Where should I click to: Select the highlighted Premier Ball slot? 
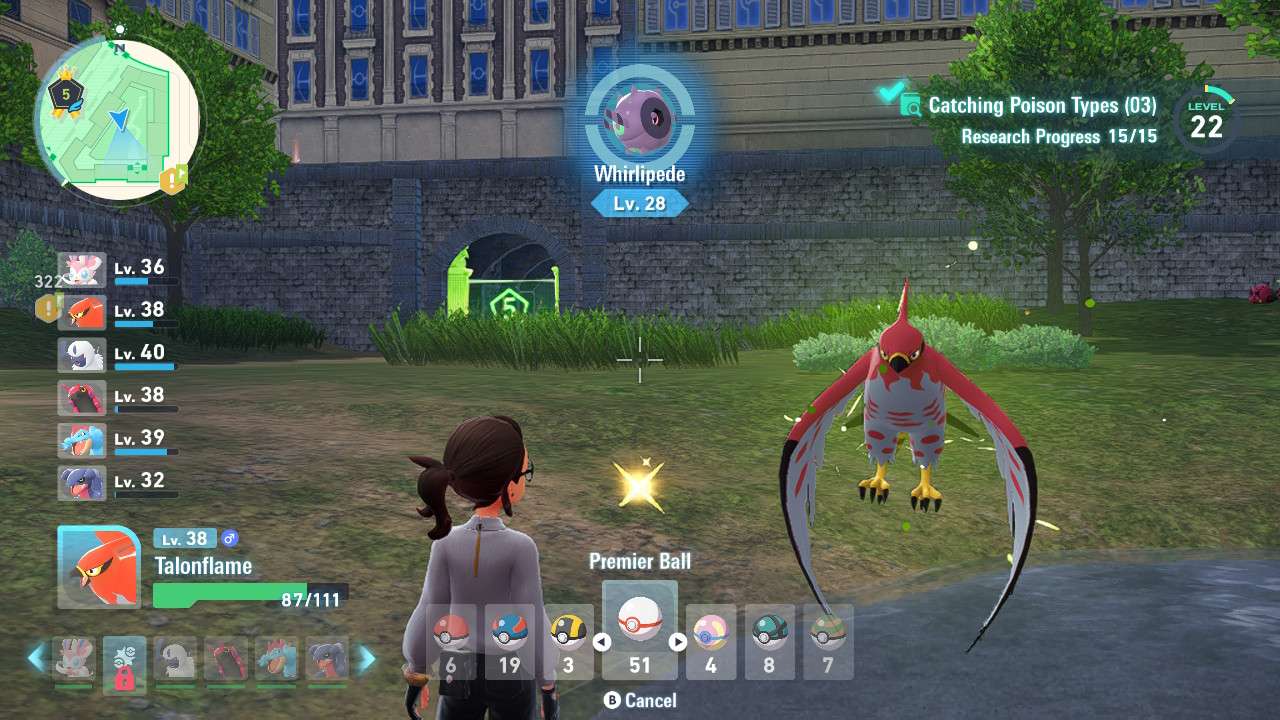point(640,630)
